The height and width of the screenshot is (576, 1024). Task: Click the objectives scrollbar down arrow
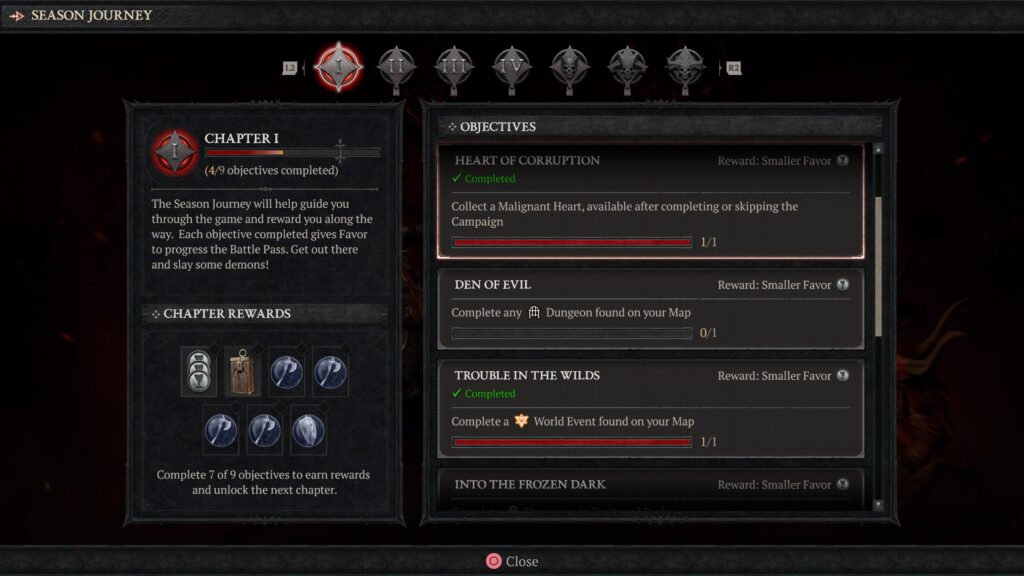[x=879, y=505]
